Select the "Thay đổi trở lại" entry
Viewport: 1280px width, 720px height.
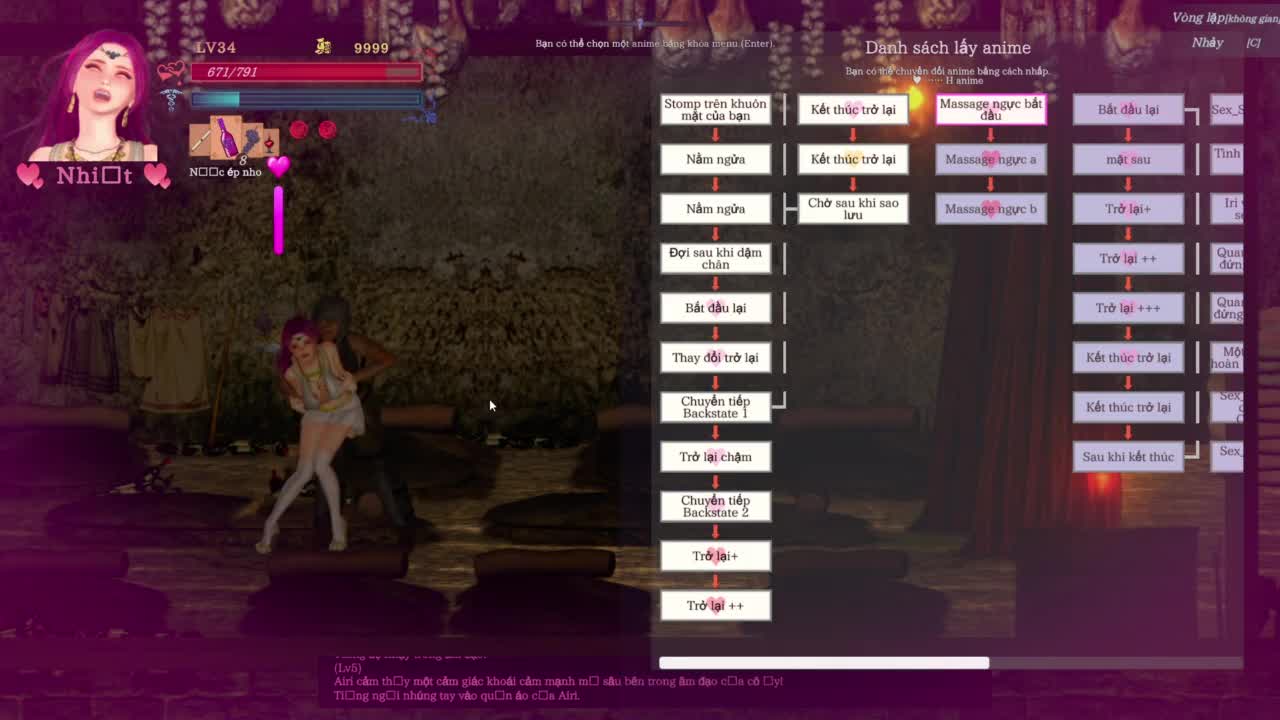[715, 357]
